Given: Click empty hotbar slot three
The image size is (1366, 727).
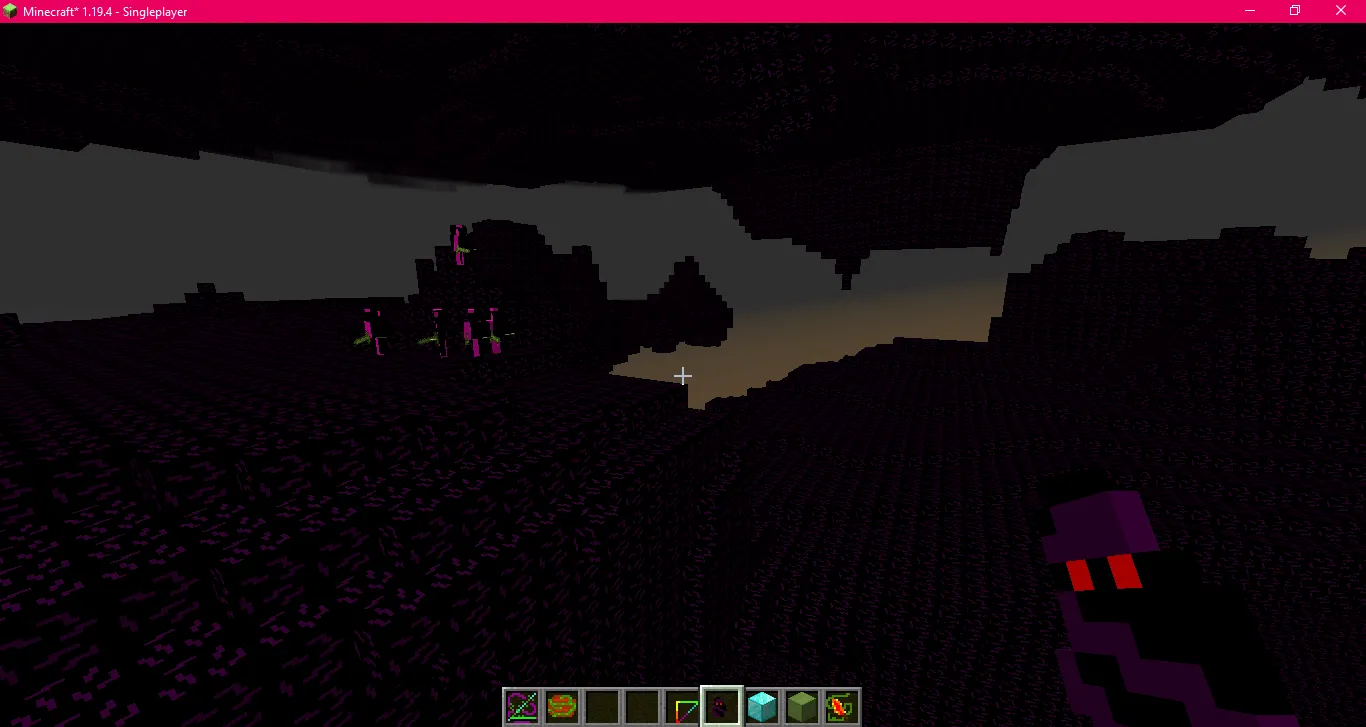Looking at the screenshot, I should pos(601,707).
